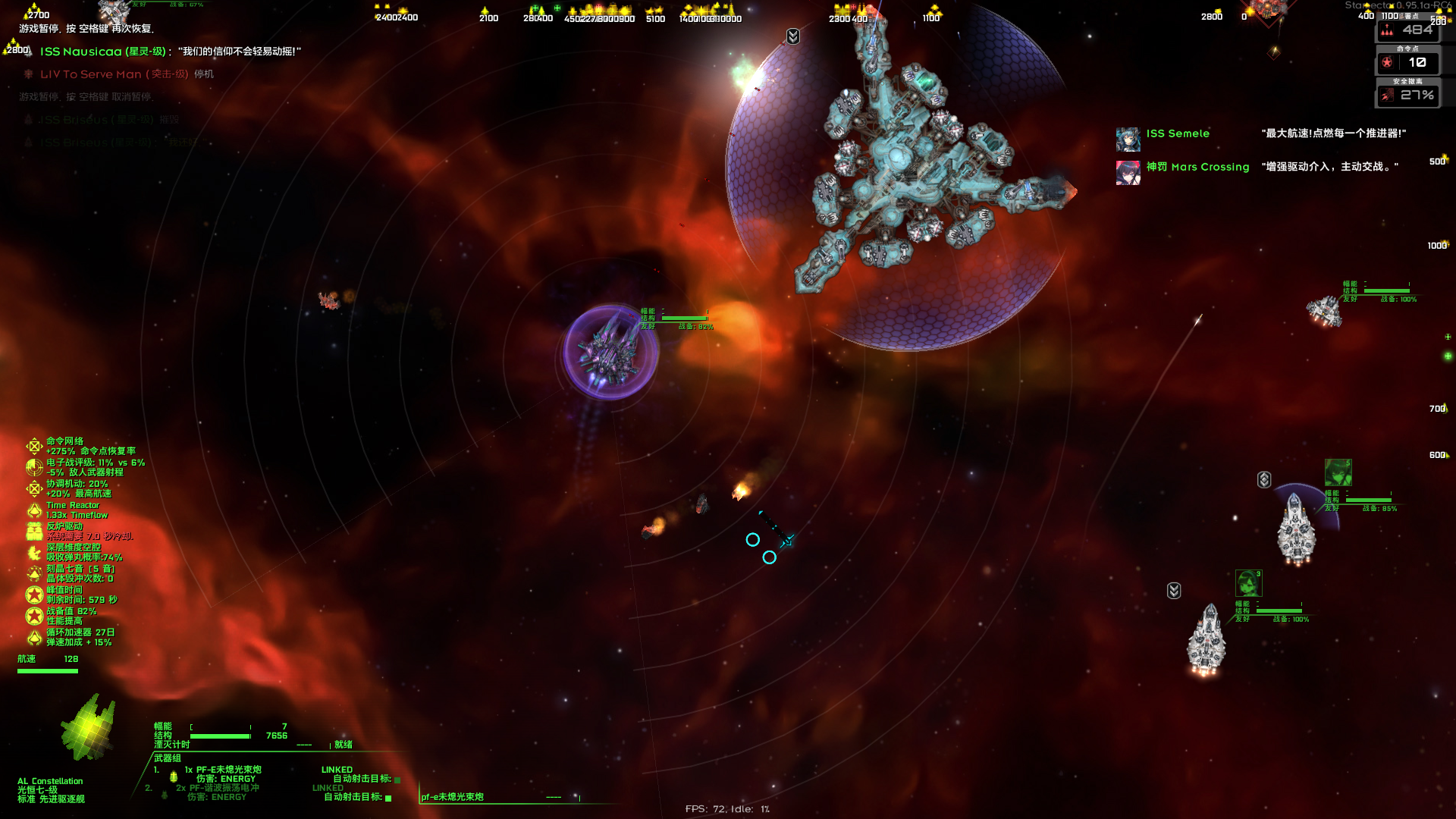Click the ISS Semele officer portrait

click(1128, 139)
